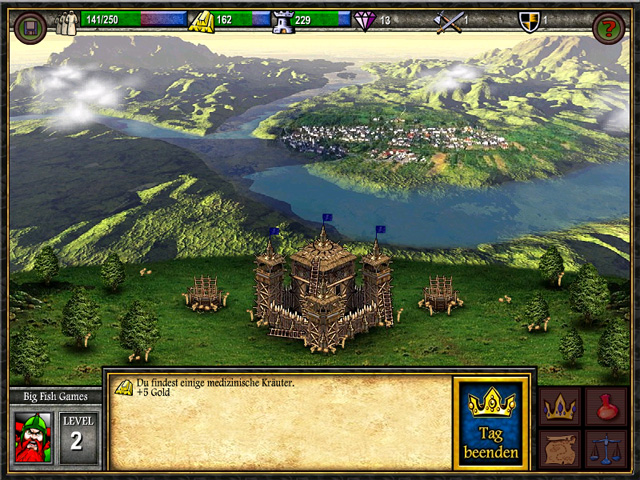
Task: End the day with Tag beenden
Action: tap(491, 423)
